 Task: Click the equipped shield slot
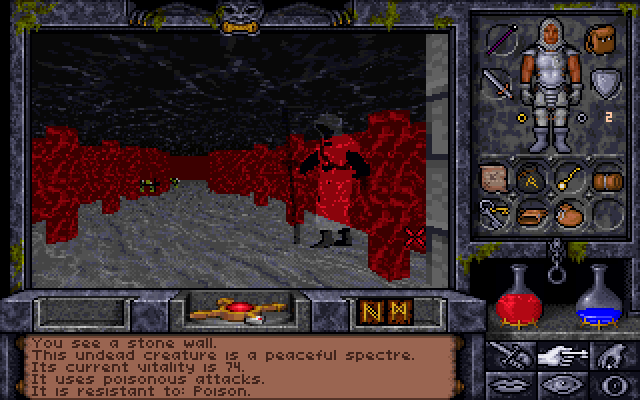(603, 82)
